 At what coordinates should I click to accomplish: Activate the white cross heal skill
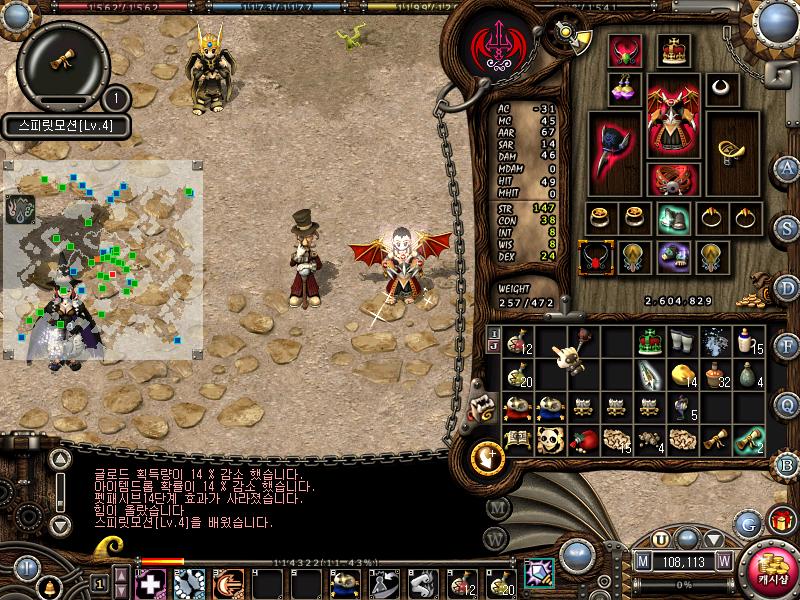pos(151,581)
